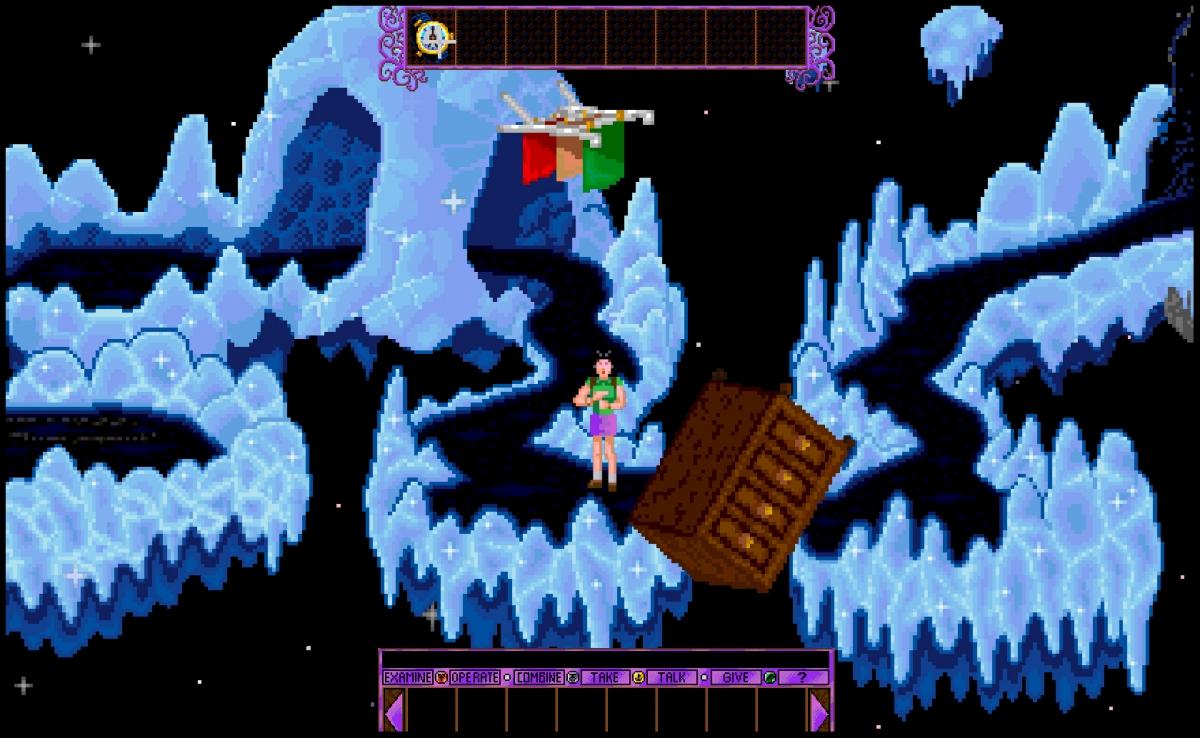The height and width of the screenshot is (738, 1200).
Task: Select the Examine verb
Action: coord(407,677)
